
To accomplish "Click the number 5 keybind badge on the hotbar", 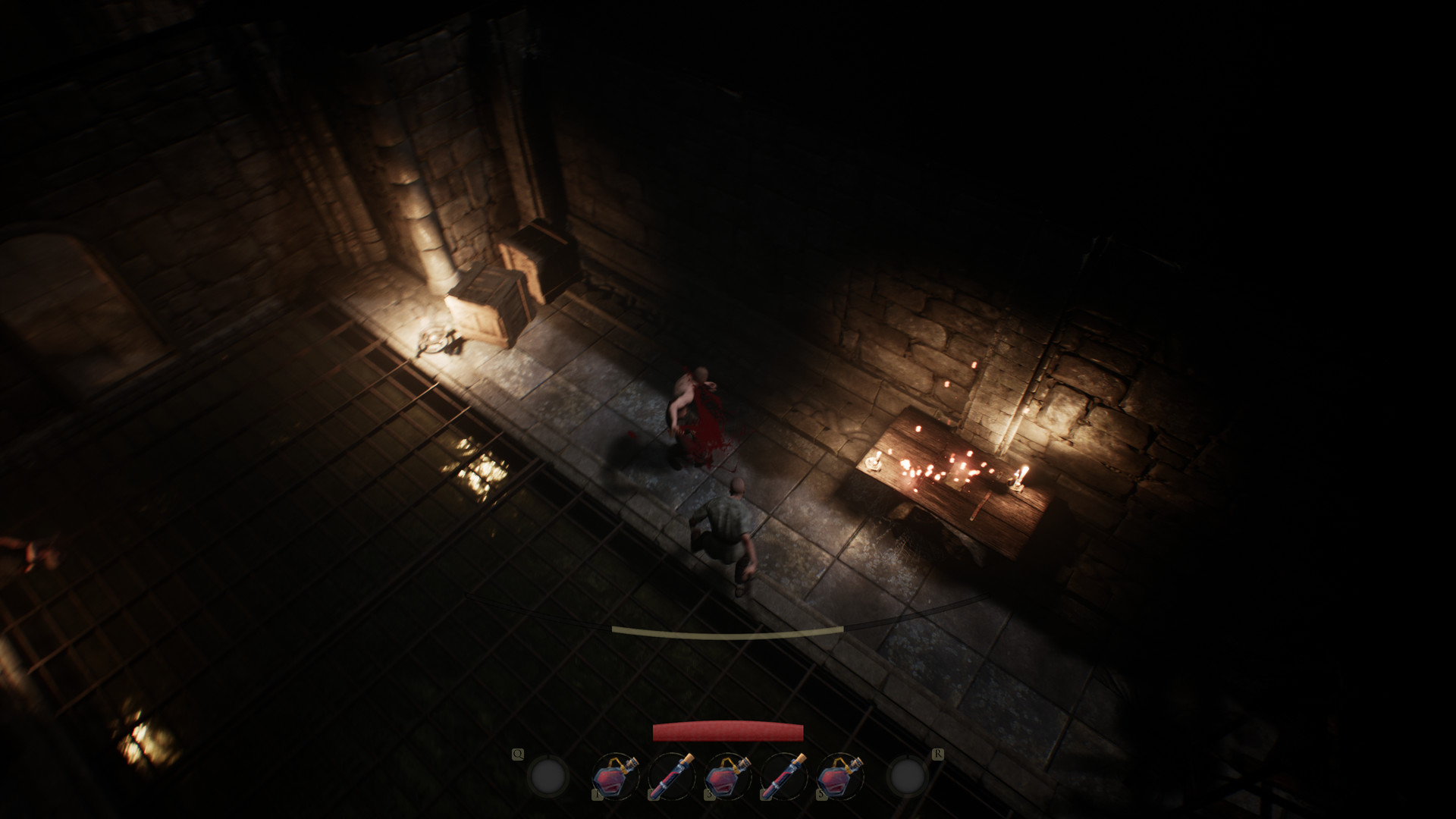I will pyautogui.click(x=821, y=794).
